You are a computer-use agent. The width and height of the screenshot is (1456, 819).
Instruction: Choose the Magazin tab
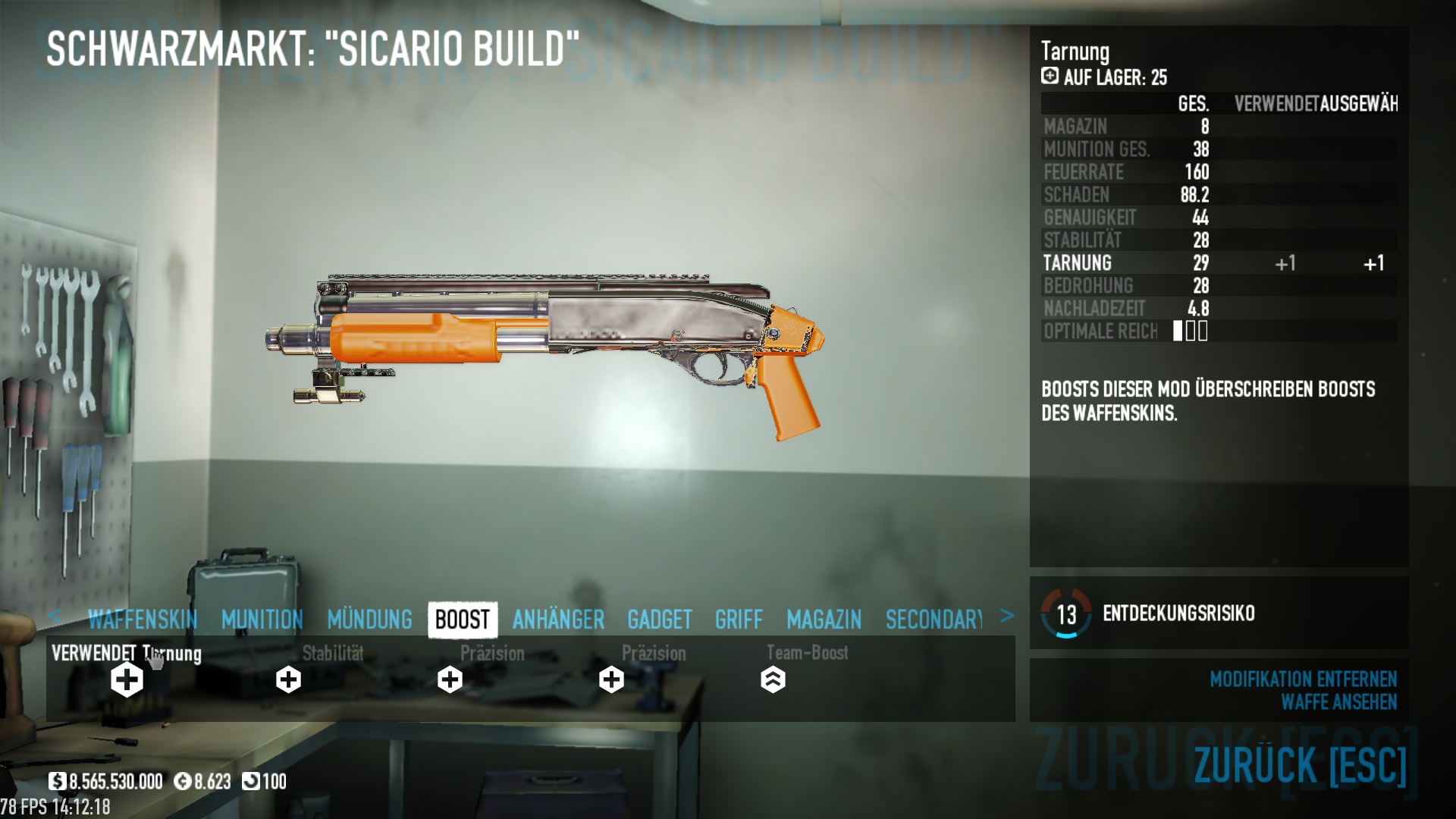pyautogui.click(x=824, y=620)
